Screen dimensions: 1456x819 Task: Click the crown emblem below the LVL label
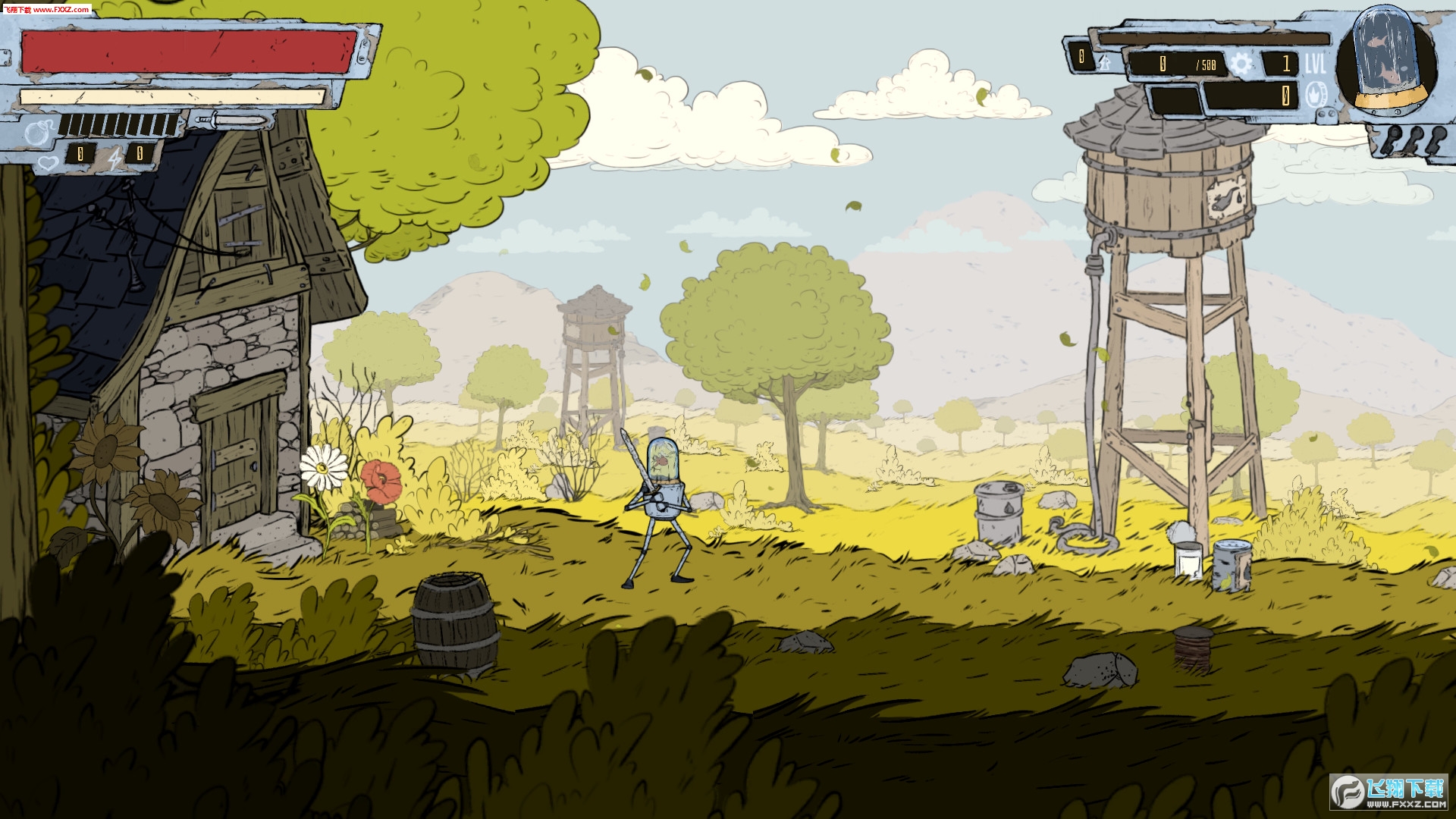click(x=1316, y=94)
